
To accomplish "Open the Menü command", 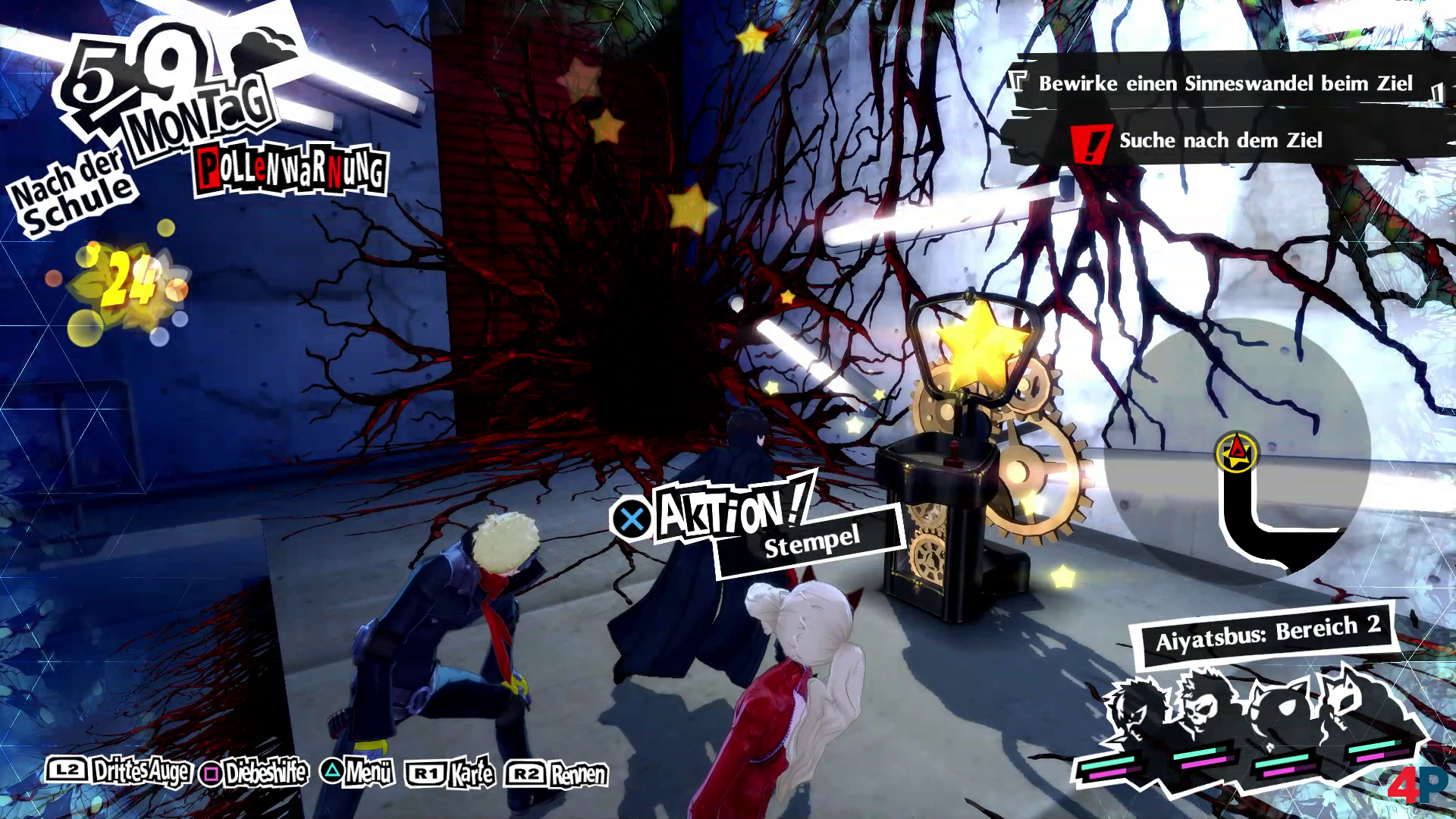I will (x=358, y=773).
